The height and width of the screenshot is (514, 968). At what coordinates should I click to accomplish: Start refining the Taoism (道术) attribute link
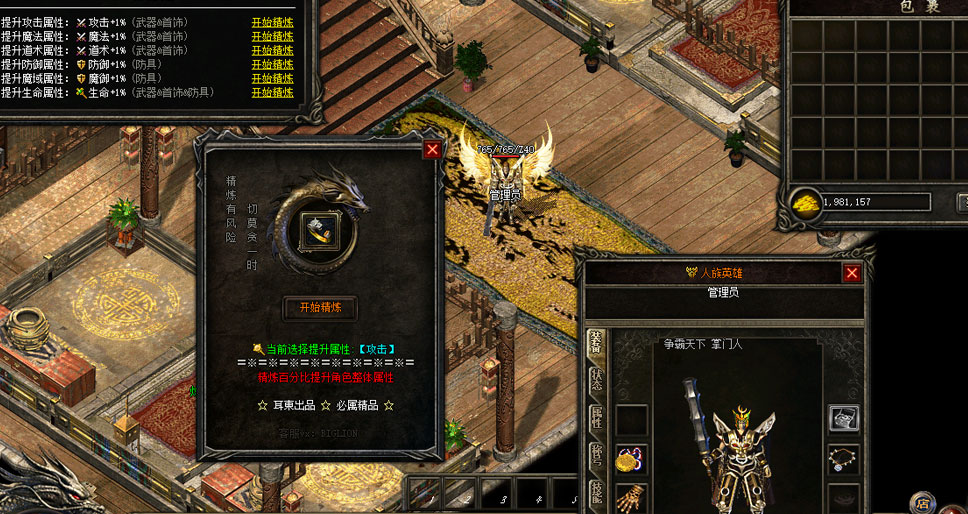coord(272,49)
